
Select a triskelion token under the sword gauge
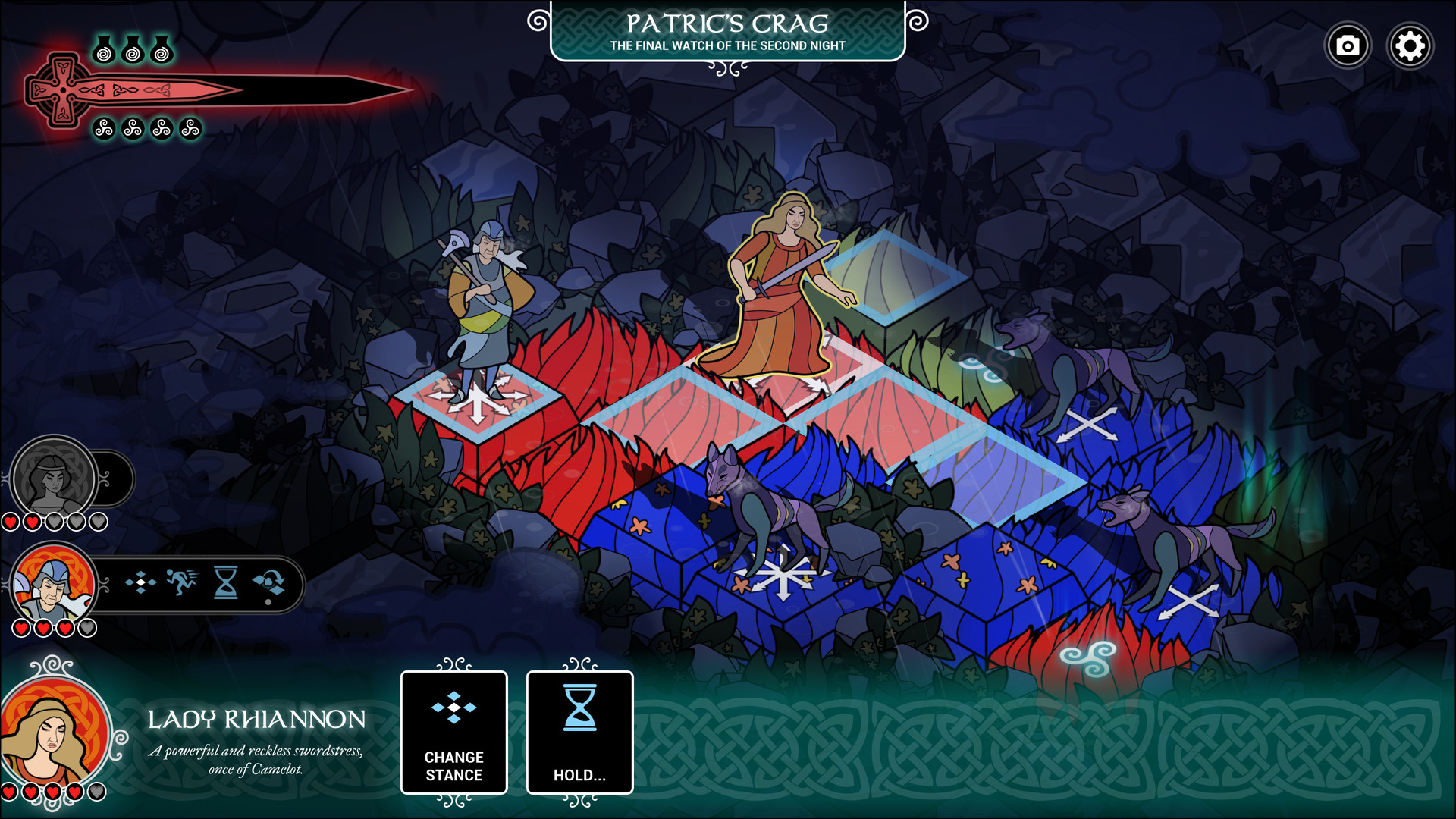[103, 127]
